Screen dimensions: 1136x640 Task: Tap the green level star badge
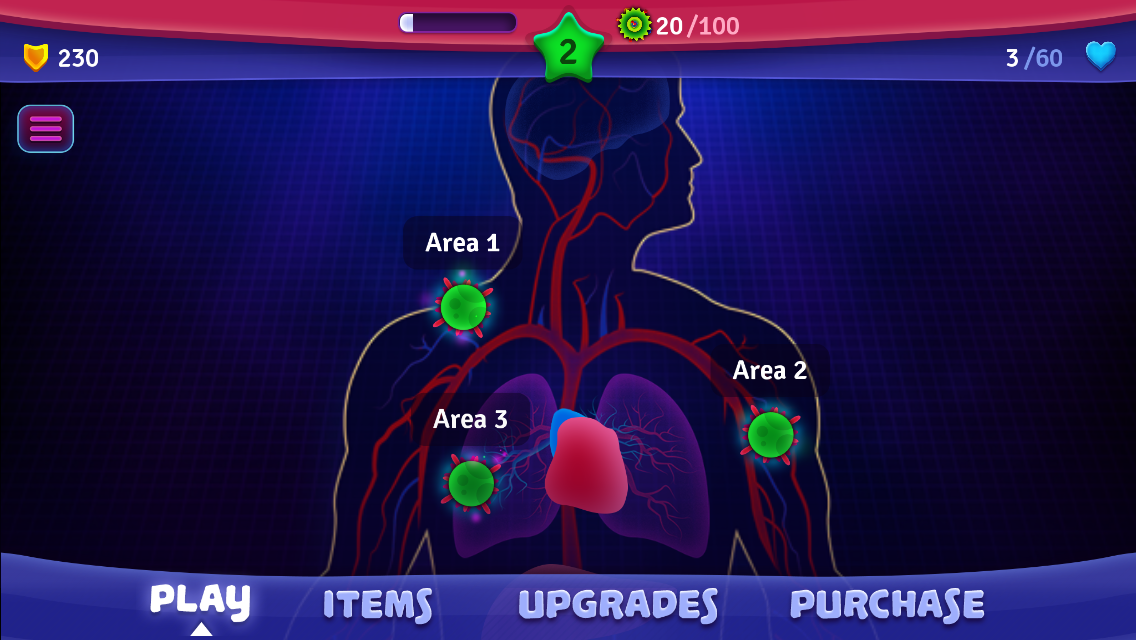(568, 50)
